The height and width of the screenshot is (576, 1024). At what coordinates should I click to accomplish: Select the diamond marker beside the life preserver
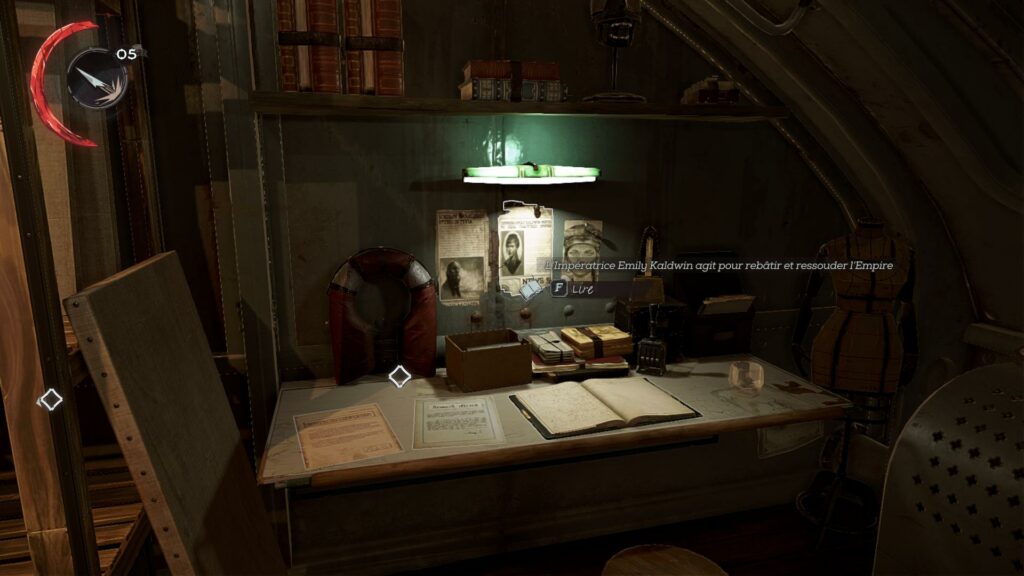click(x=399, y=376)
